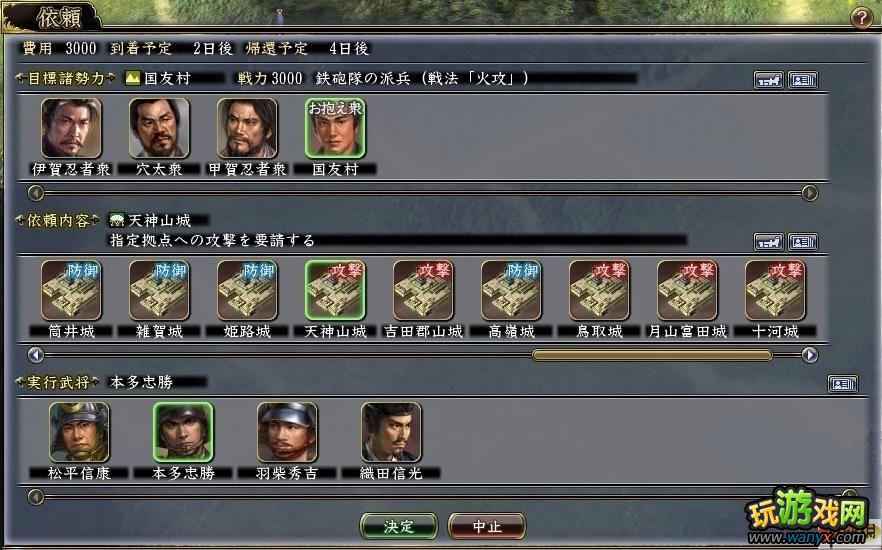Confirm with the 決定 button
Screen dimensions: 882x550
(x=398, y=526)
